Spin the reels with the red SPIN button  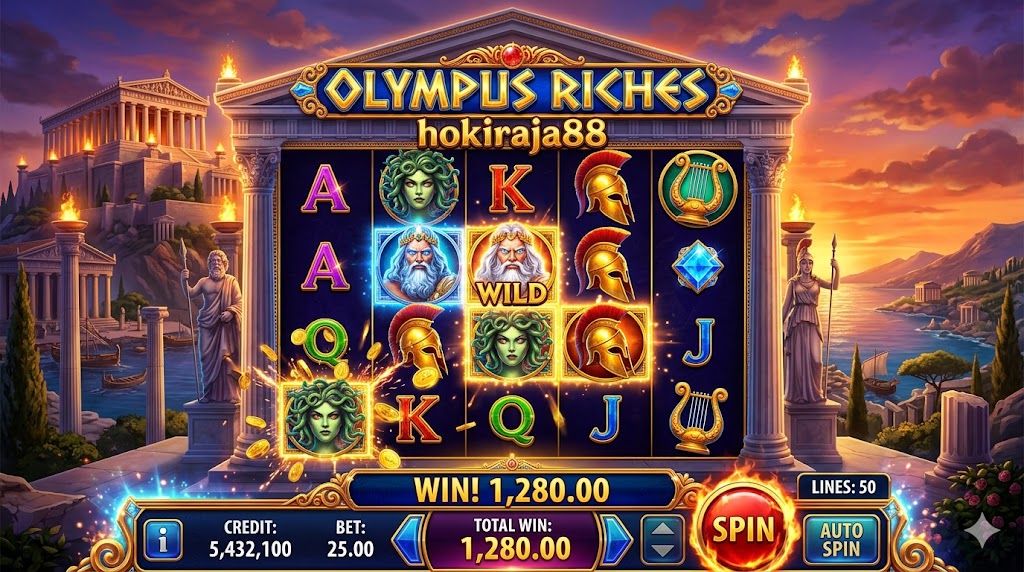pyautogui.click(x=744, y=528)
